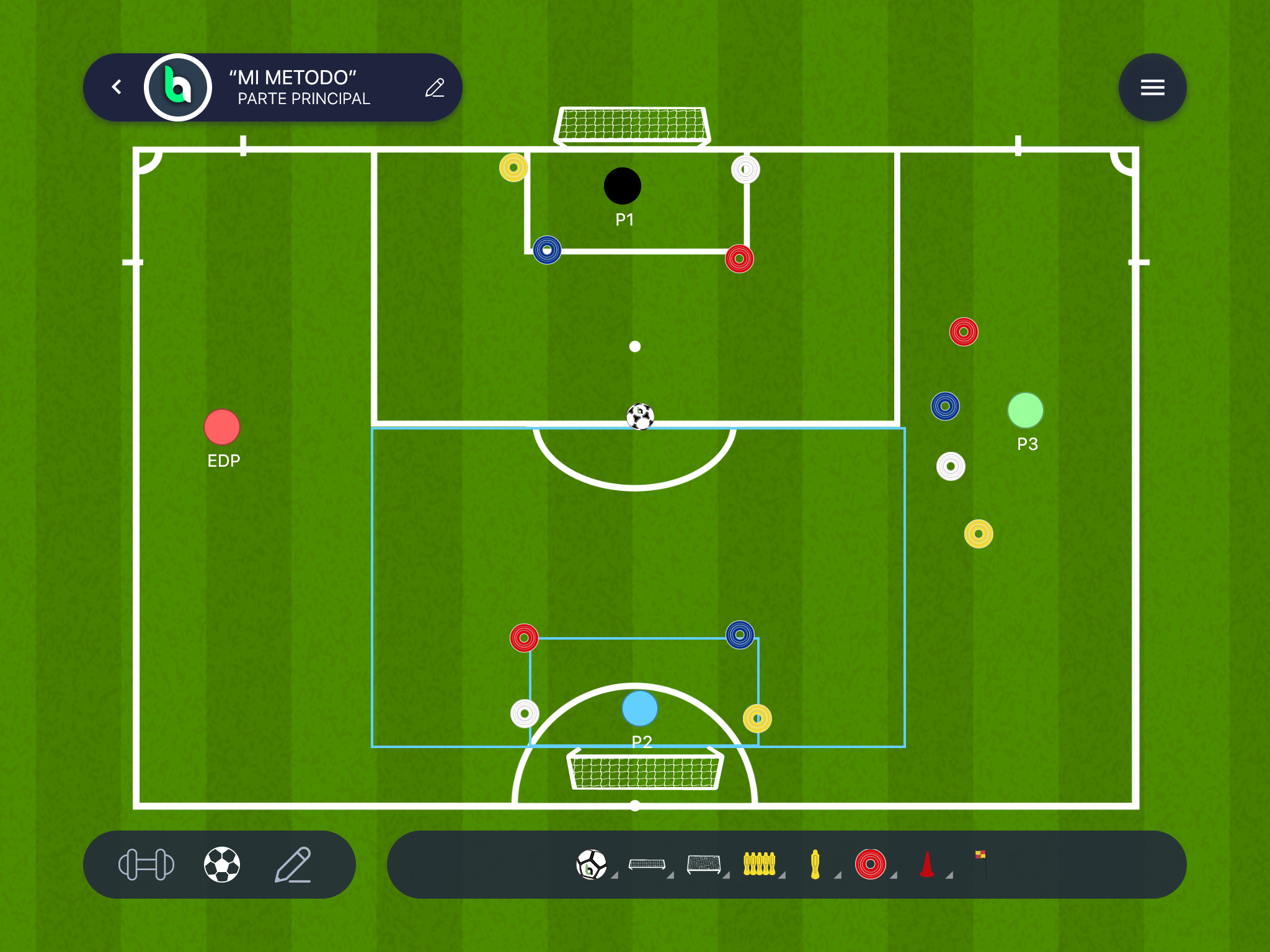Select the red EDP token
1270x952 pixels.
pos(222,427)
